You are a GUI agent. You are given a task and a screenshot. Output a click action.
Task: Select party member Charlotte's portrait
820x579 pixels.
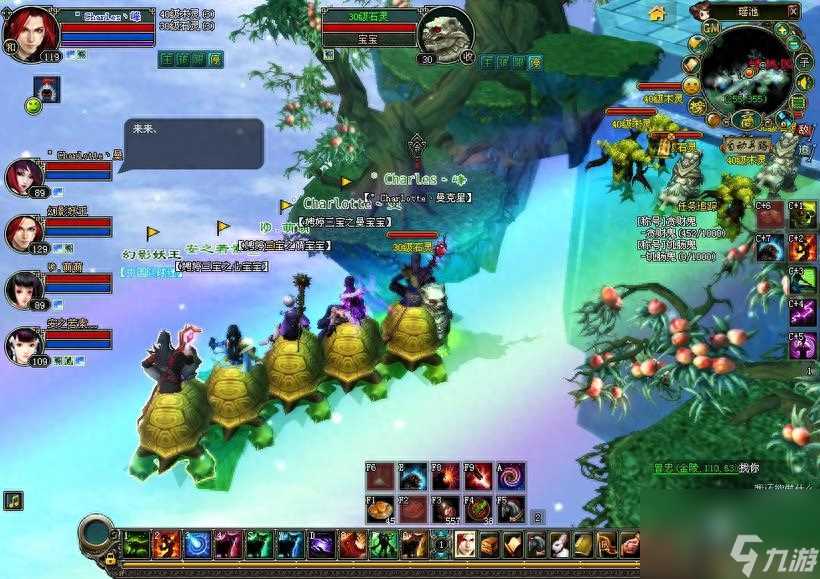(x=23, y=175)
